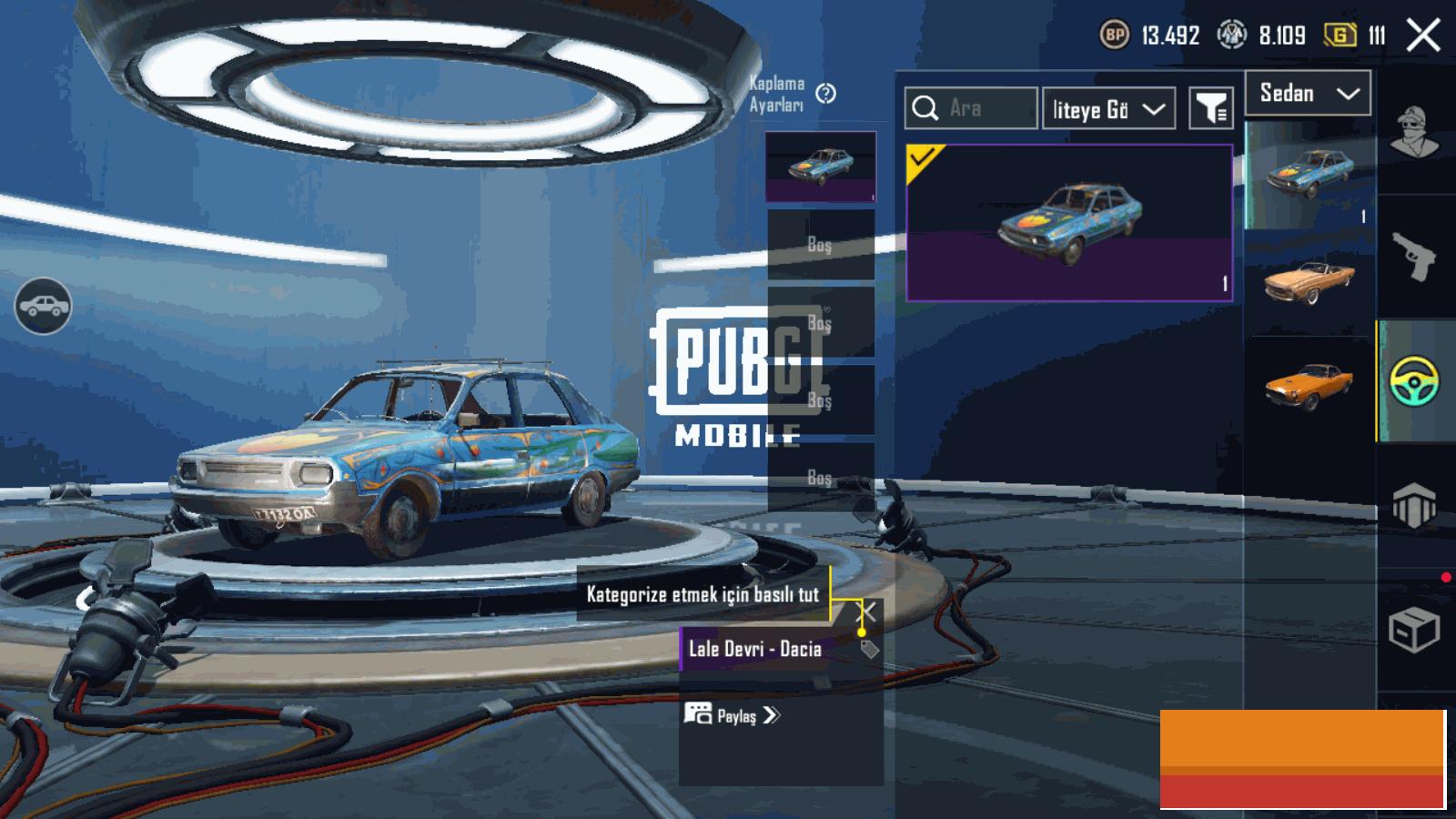Click the equipped Dacia skin slot
The width and height of the screenshot is (1456, 819).
(820, 166)
